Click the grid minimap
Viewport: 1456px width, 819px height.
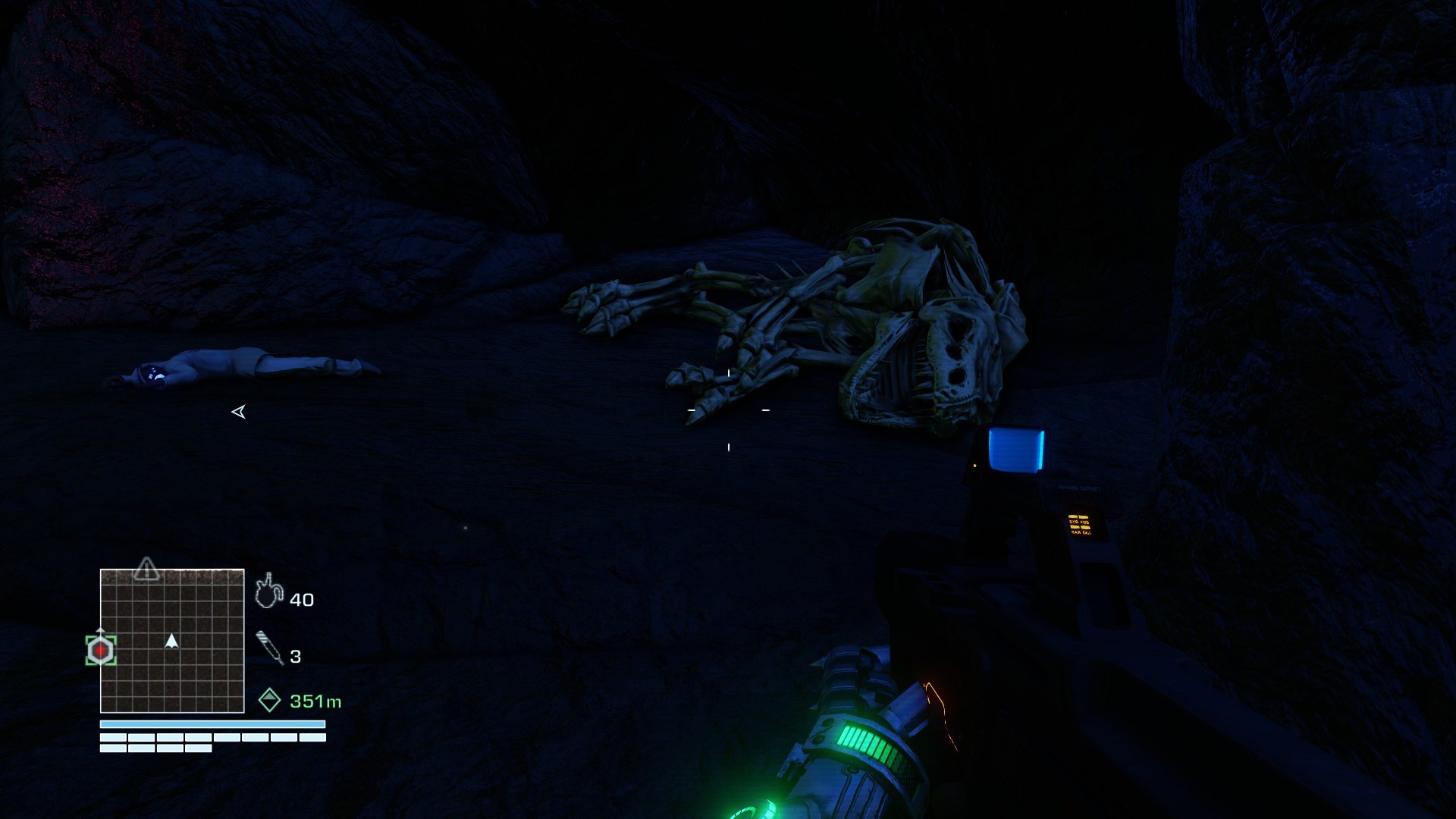coord(172,641)
